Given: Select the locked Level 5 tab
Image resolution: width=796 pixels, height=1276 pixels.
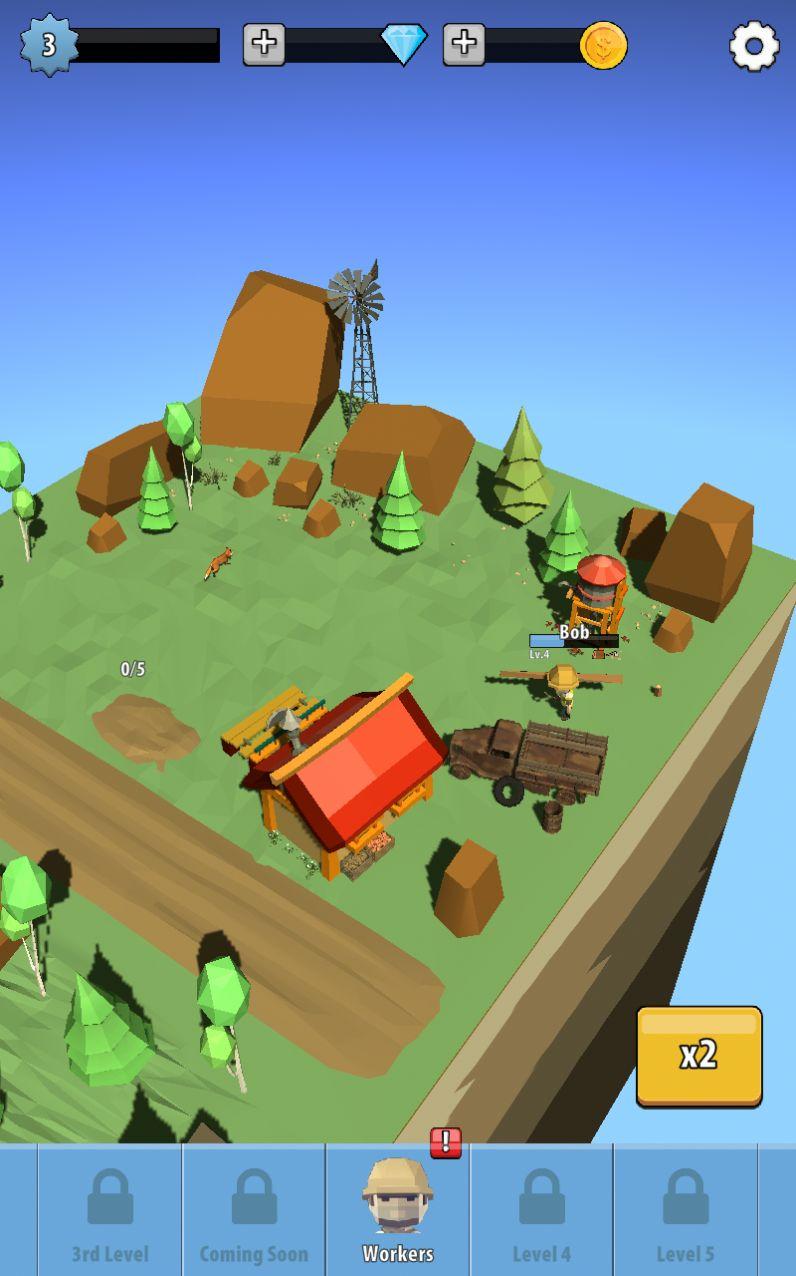Looking at the screenshot, I should (x=685, y=1210).
